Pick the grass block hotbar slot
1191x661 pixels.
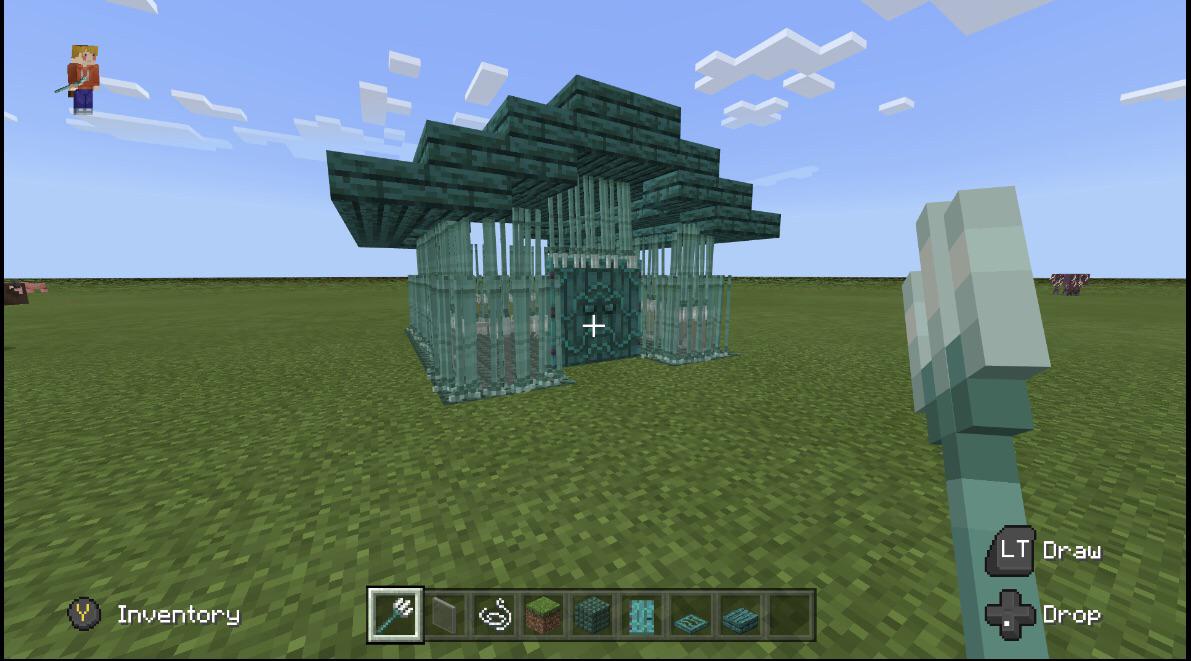point(543,614)
